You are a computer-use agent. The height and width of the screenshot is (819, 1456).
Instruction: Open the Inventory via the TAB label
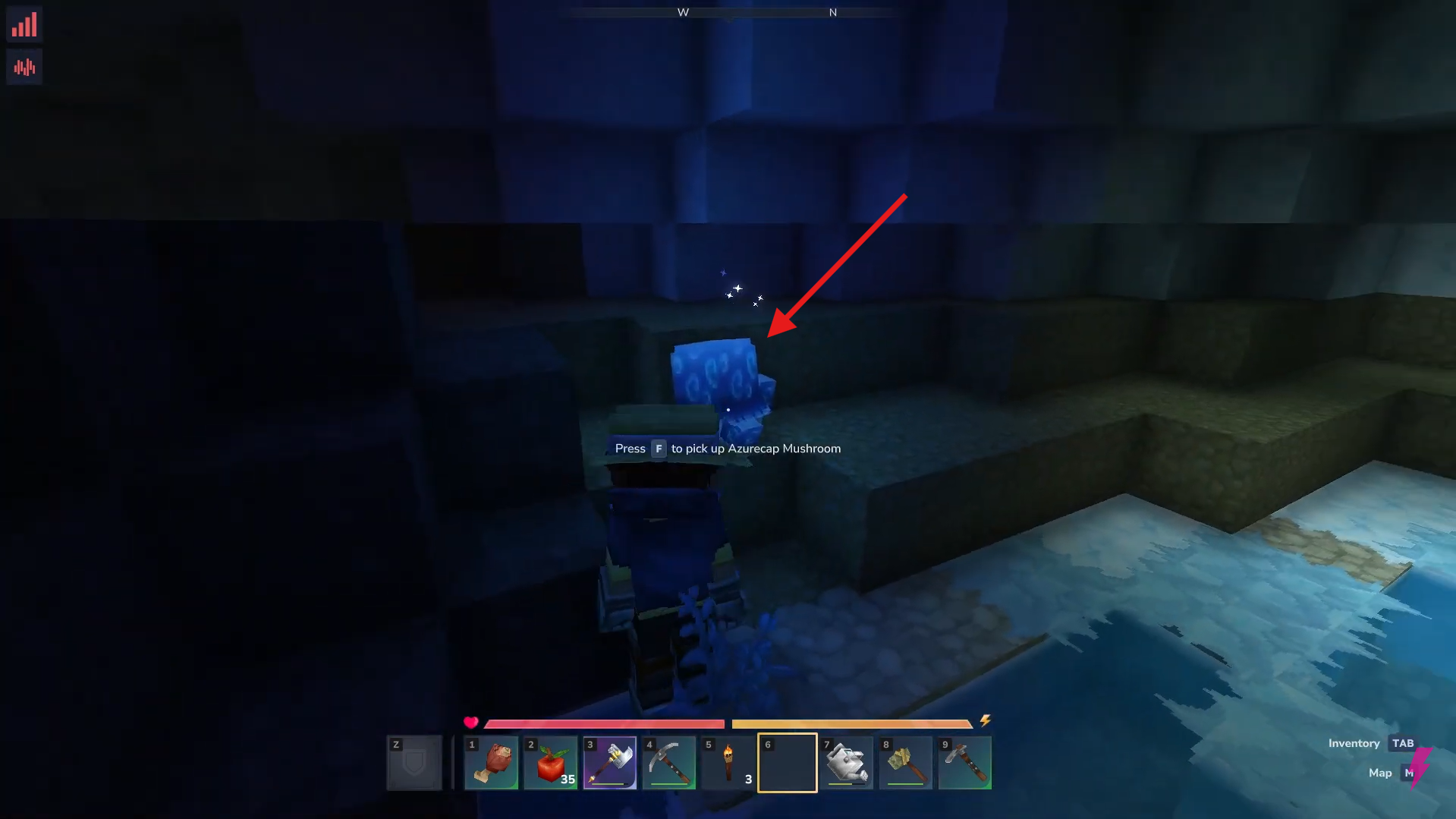pos(1403,743)
